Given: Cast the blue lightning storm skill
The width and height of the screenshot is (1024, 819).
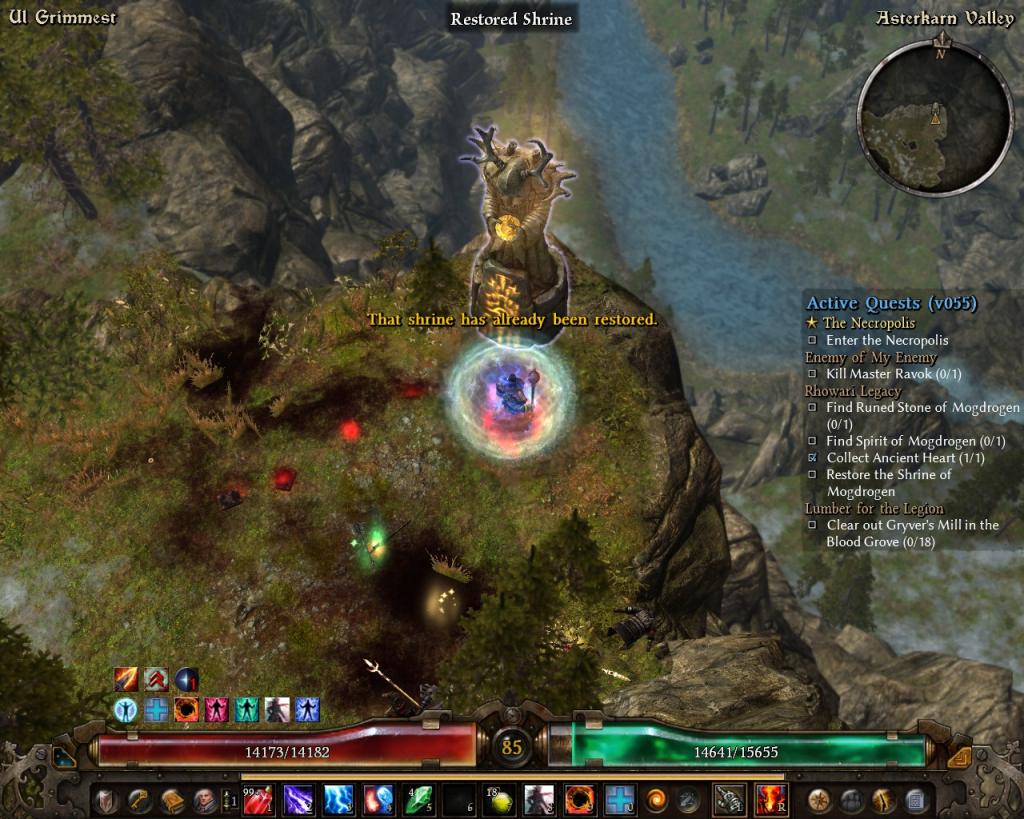Looking at the screenshot, I should pyautogui.click(x=338, y=799).
